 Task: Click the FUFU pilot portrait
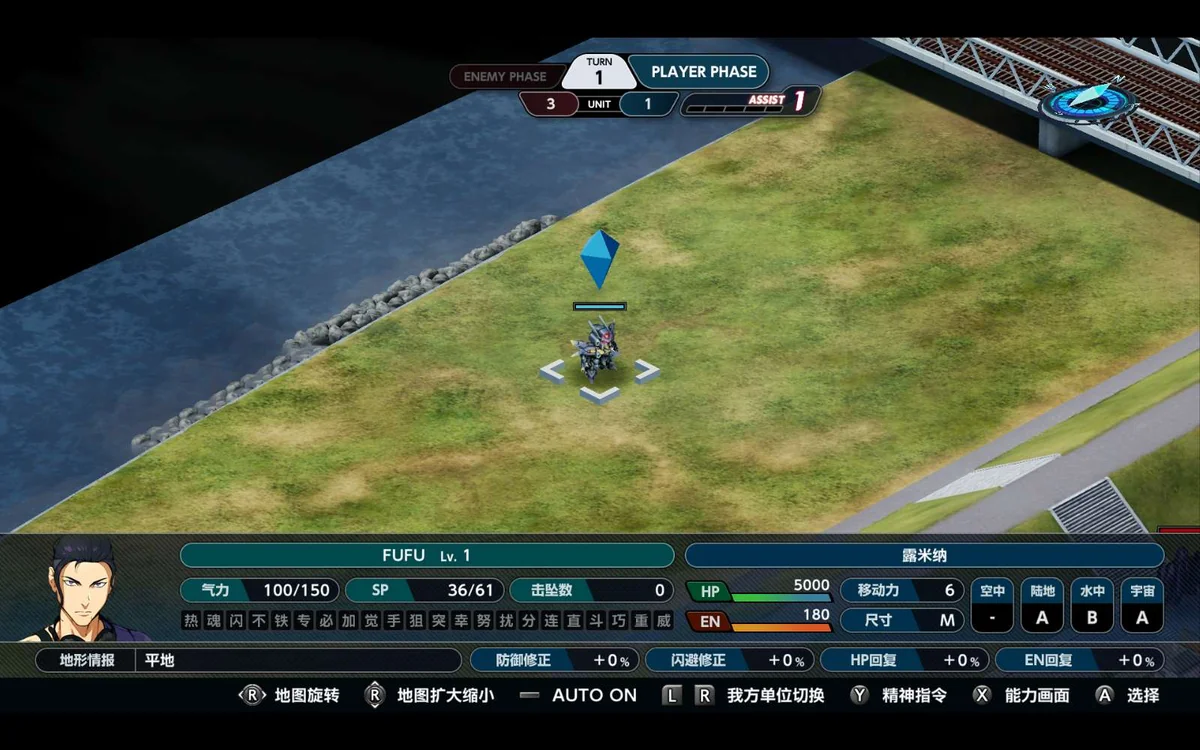pos(84,590)
